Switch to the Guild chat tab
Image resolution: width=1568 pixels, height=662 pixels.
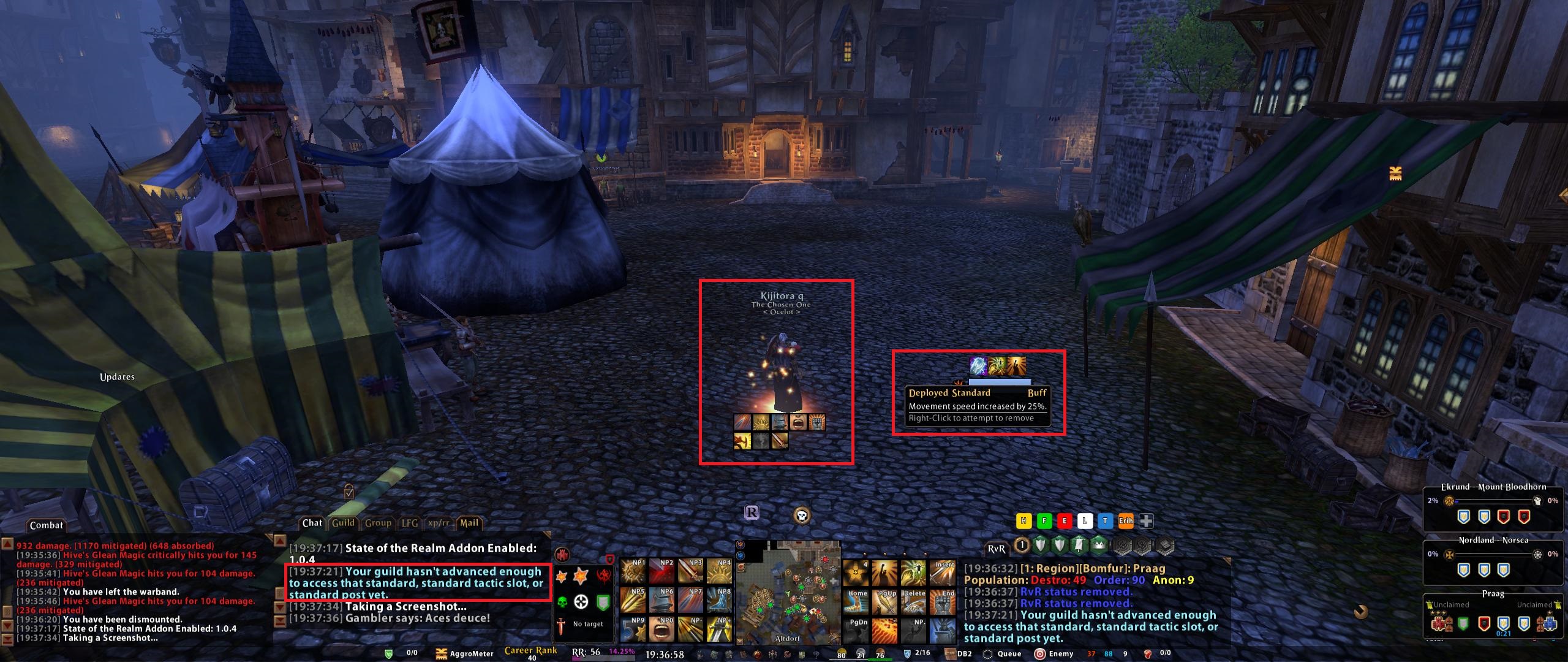pyautogui.click(x=343, y=523)
